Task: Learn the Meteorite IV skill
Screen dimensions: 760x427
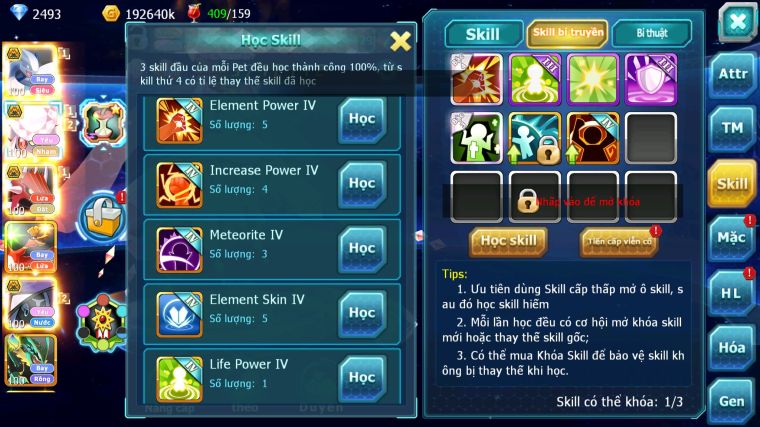Action: click(x=362, y=248)
